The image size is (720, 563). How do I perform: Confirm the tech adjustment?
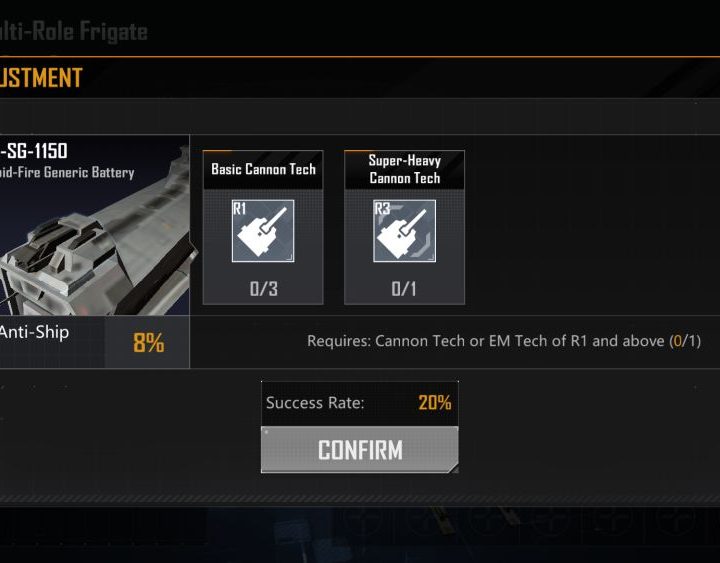pyautogui.click(x=360, y=450)
